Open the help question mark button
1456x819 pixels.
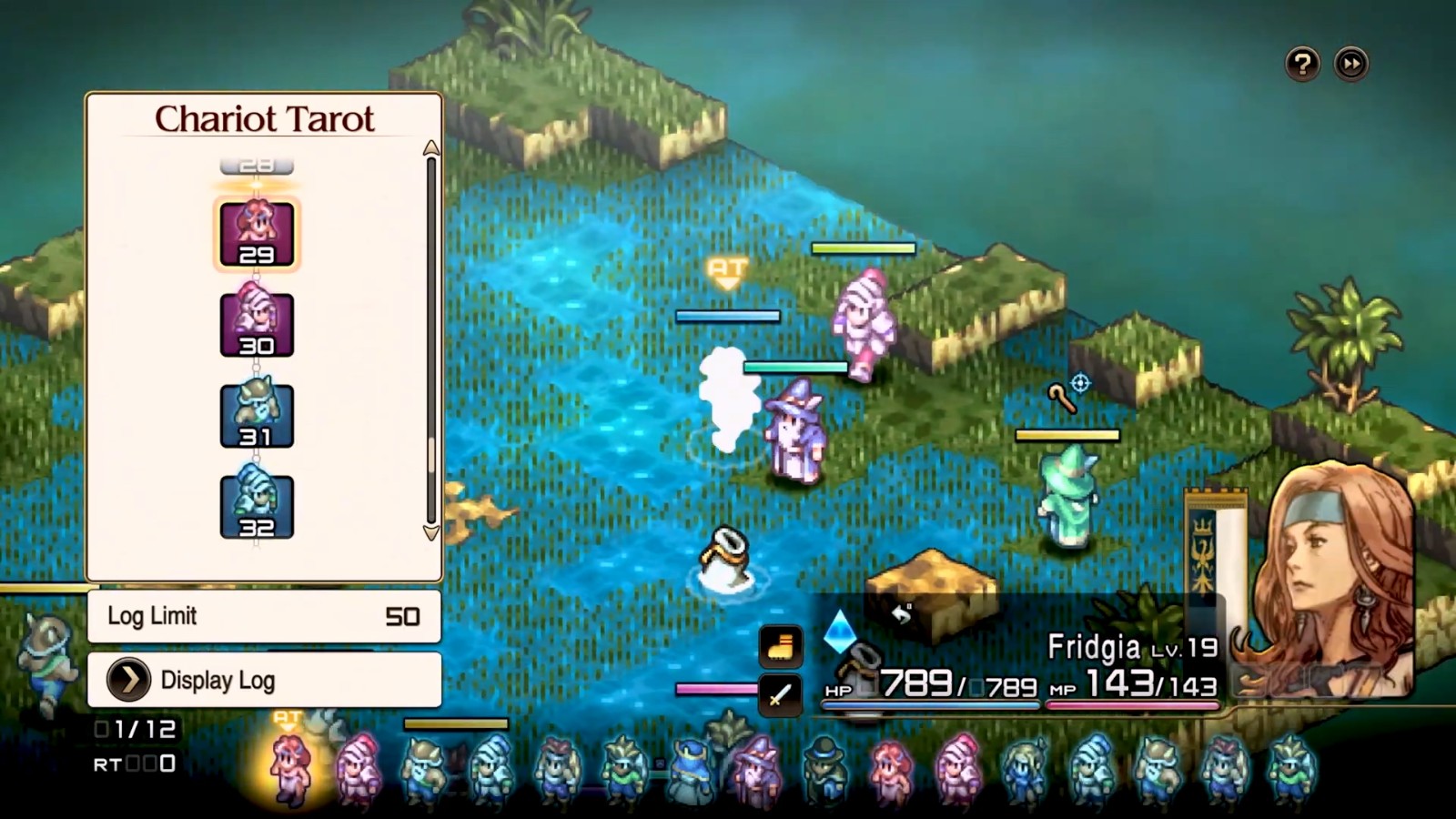(x=1302, y=64)
